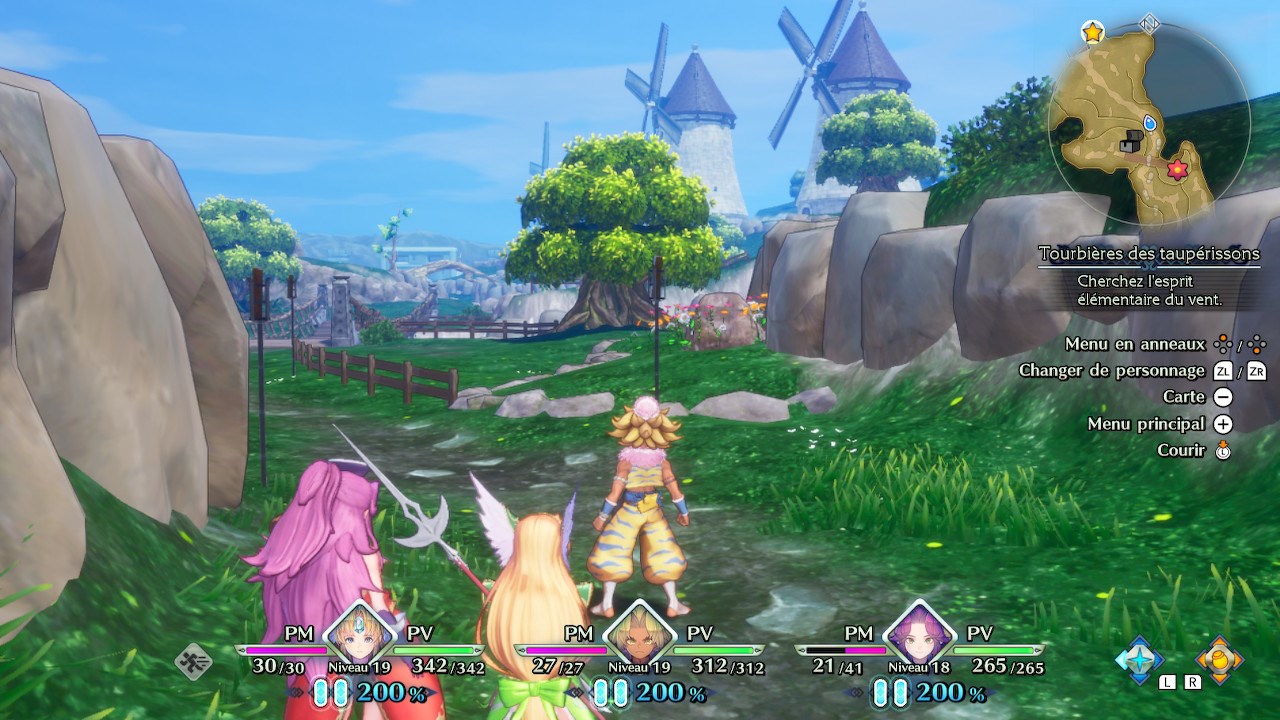Select the blue water drop minimap marker
This screenshot has height=720, width=1280.
pyautogui.click(x=1149, y=122)
